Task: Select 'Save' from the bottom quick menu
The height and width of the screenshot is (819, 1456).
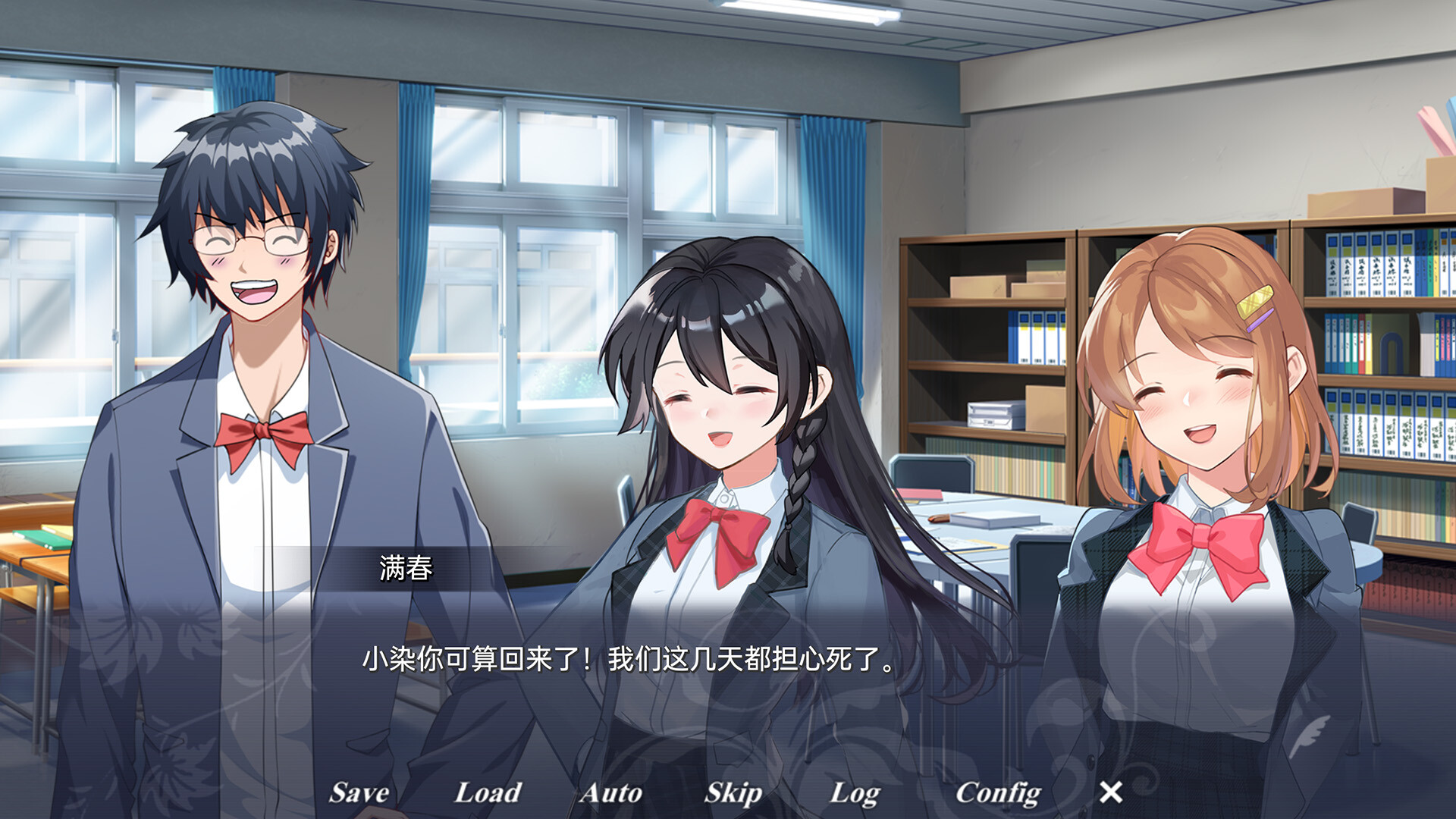Action: click(357, 793)
